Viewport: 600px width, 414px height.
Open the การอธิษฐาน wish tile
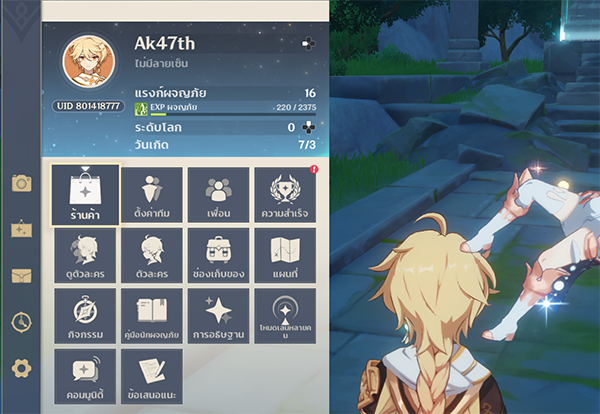218,315
